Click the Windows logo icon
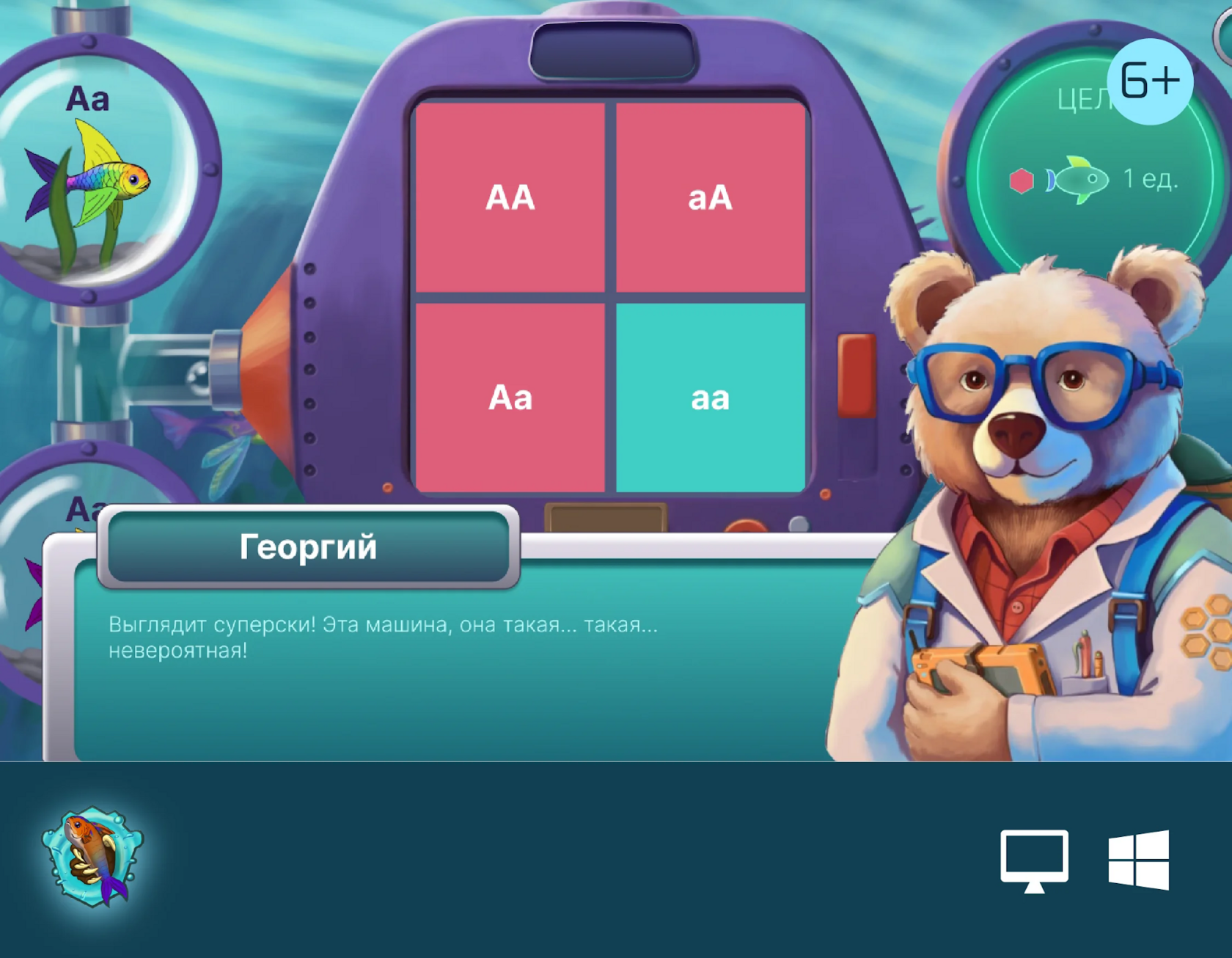 [x=1138, y=860]
